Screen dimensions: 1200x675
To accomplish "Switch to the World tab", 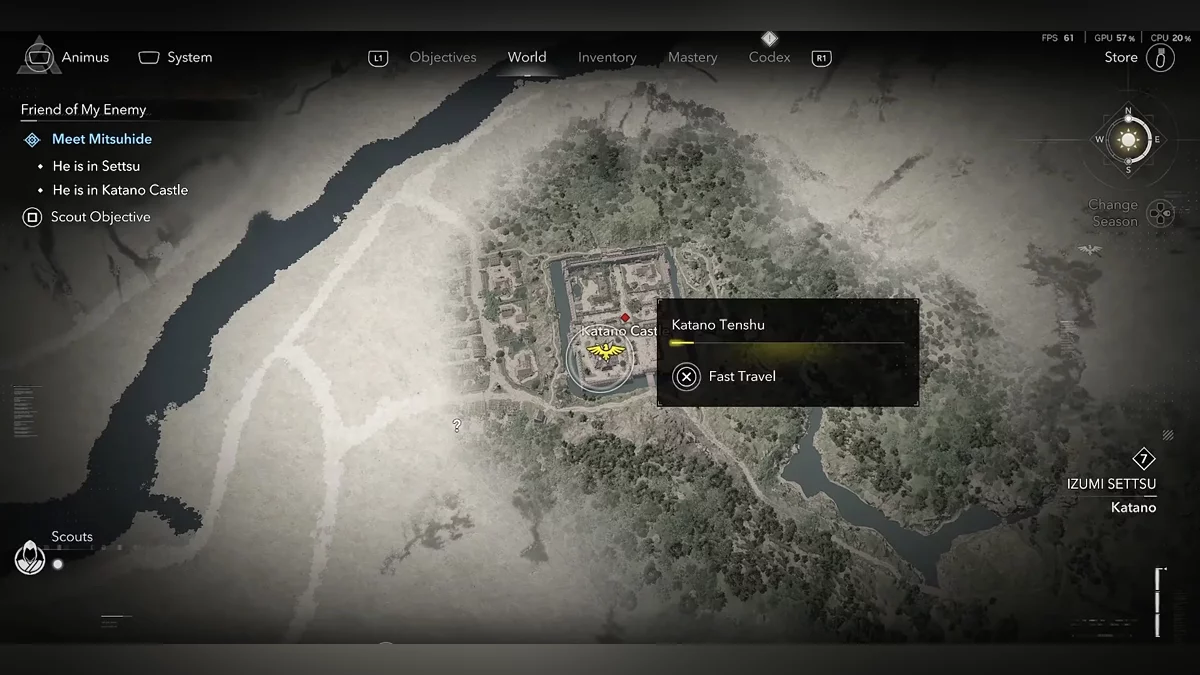I will (x=527, y=57).
